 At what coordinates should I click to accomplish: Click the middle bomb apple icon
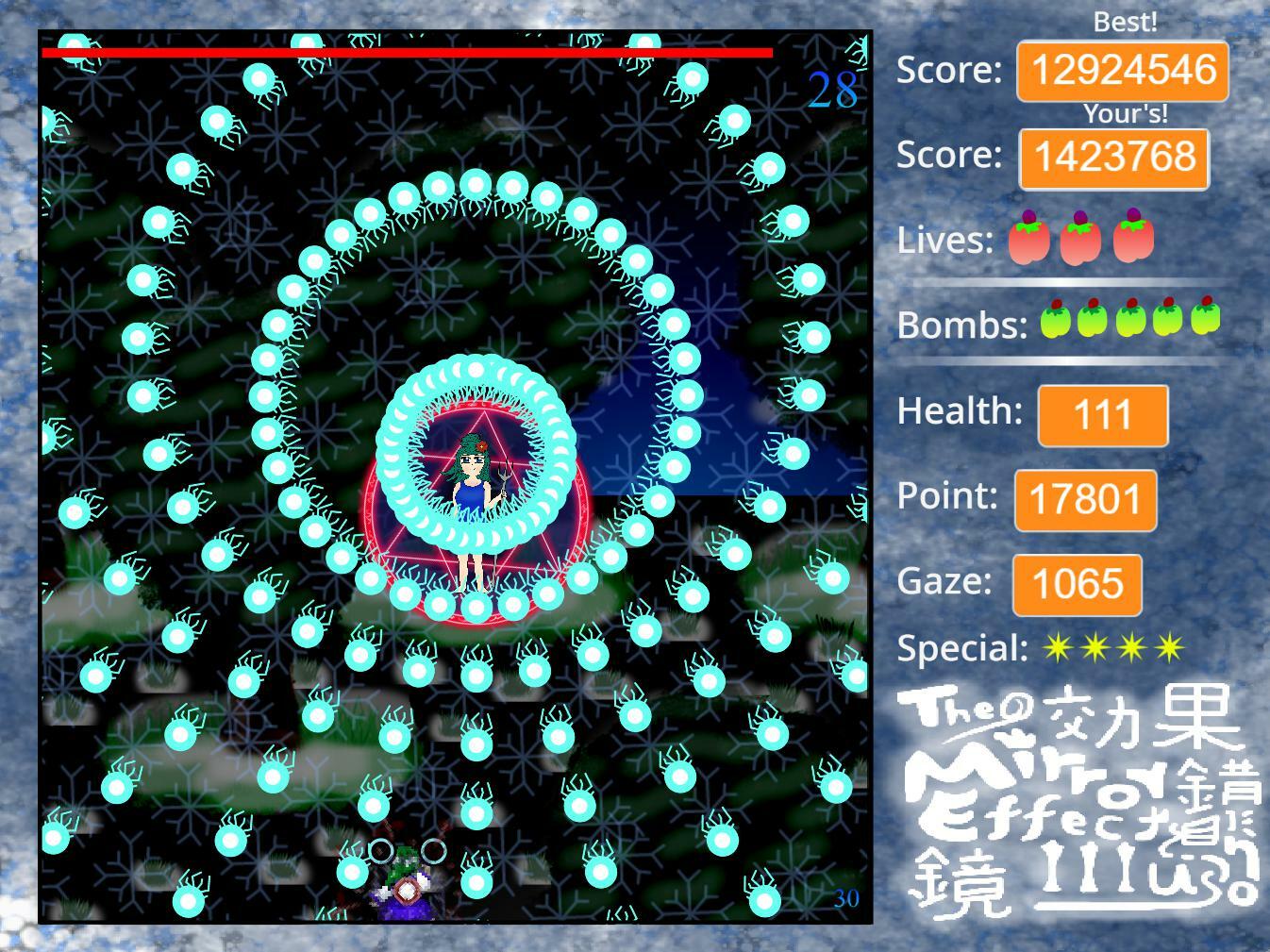1130,321
